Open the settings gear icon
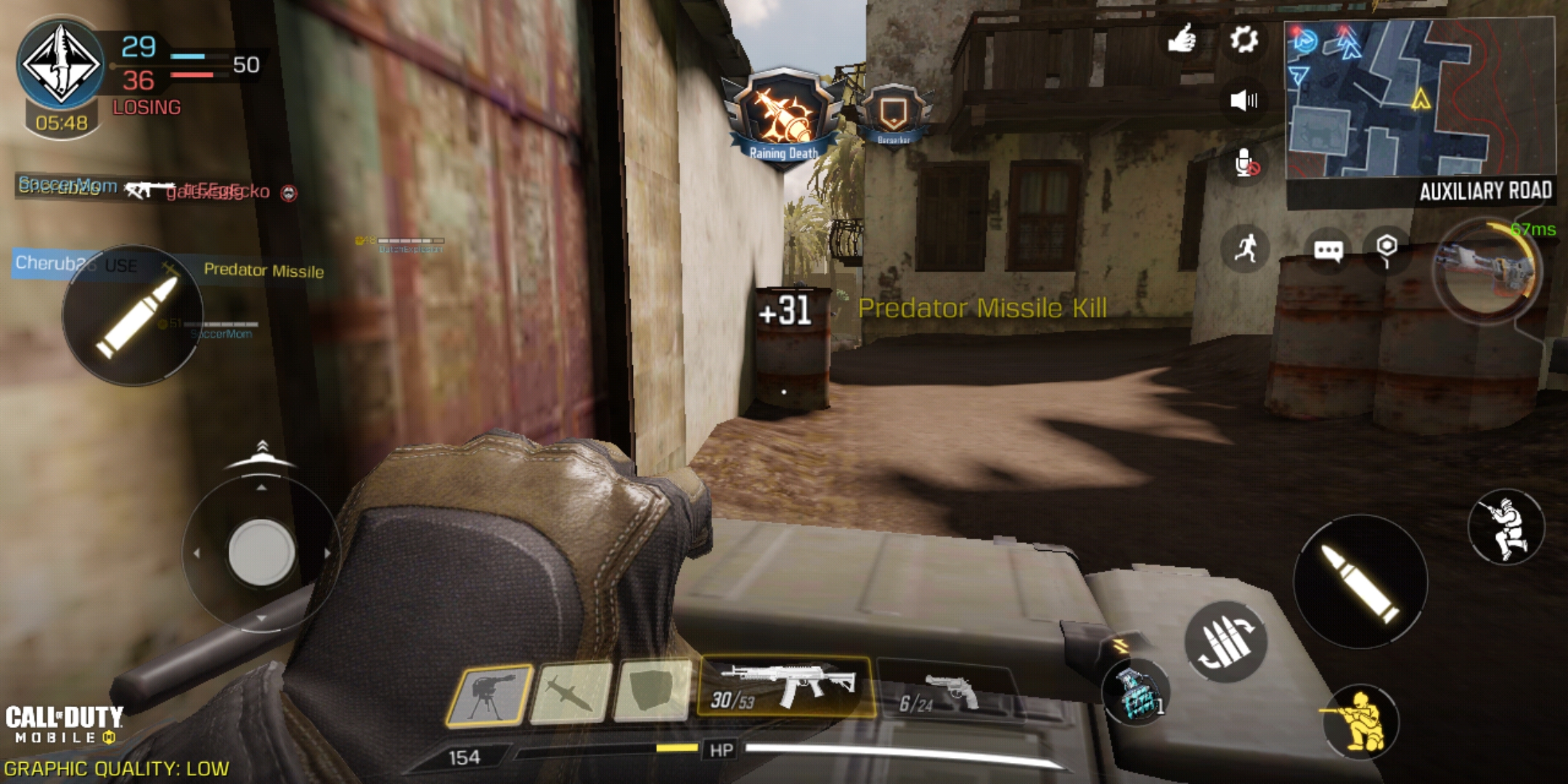The image size is (1568, 784). (x=1244, y=39)
